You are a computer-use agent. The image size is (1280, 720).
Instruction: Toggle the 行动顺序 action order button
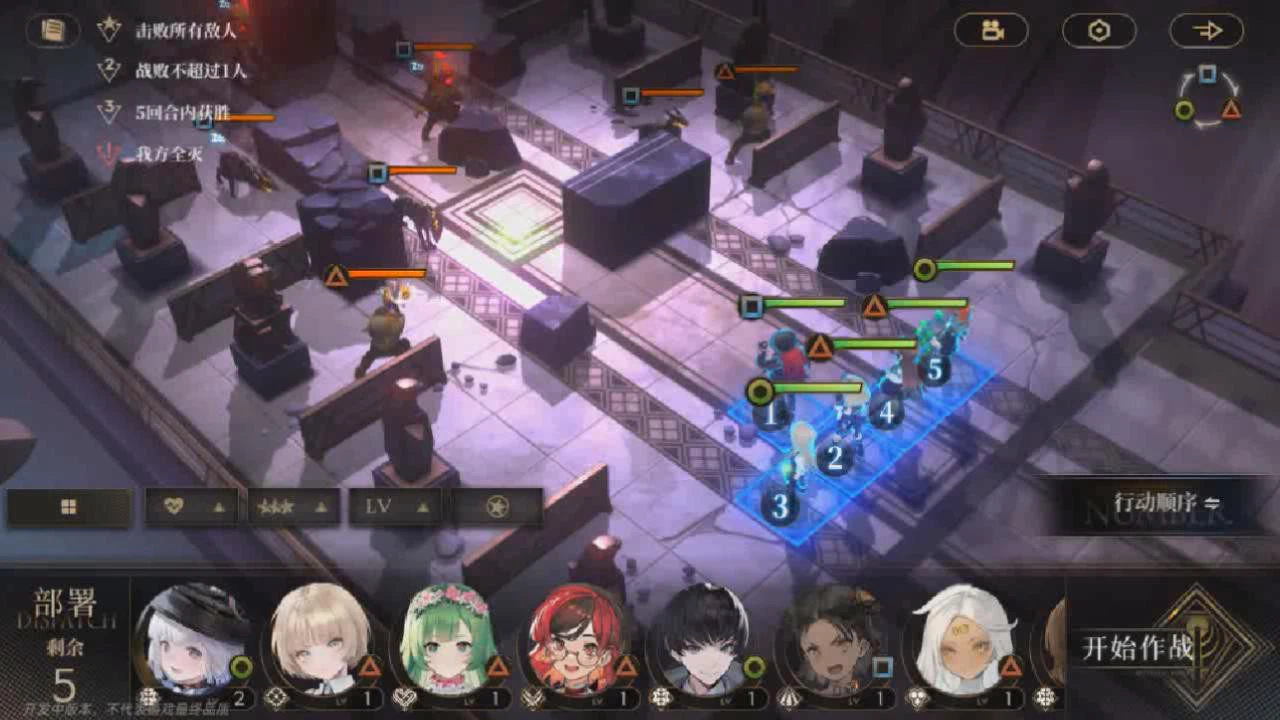(x=1167, y=503)
